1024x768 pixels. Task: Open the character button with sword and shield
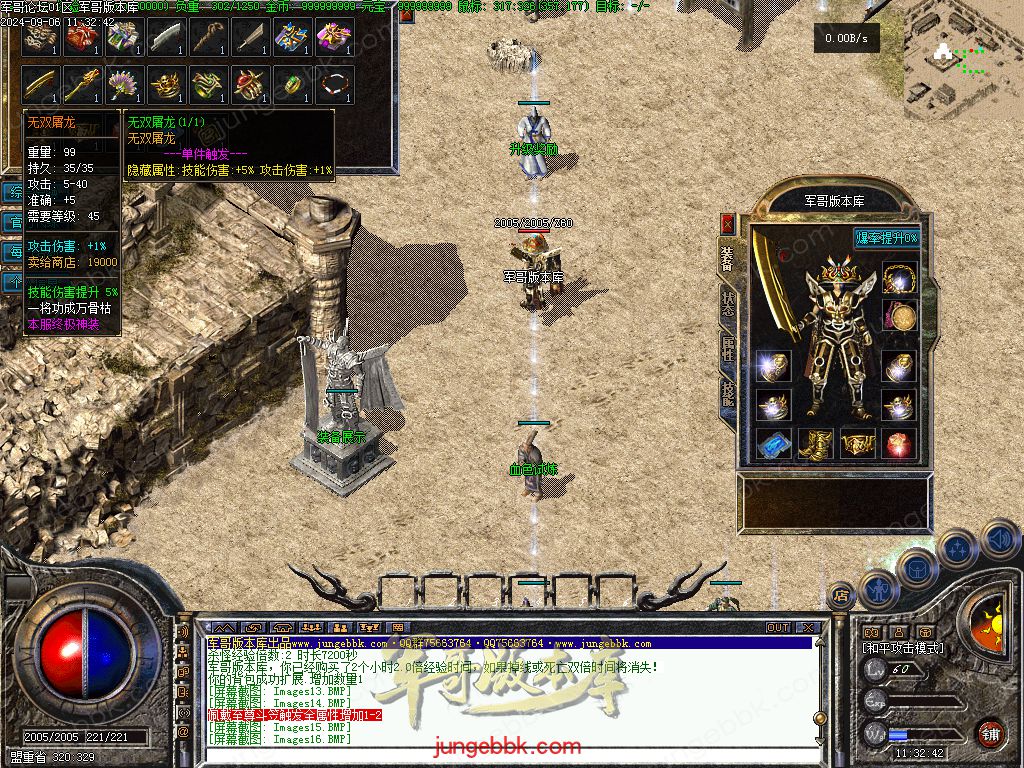pyautogui.click(x=878, y=590)
